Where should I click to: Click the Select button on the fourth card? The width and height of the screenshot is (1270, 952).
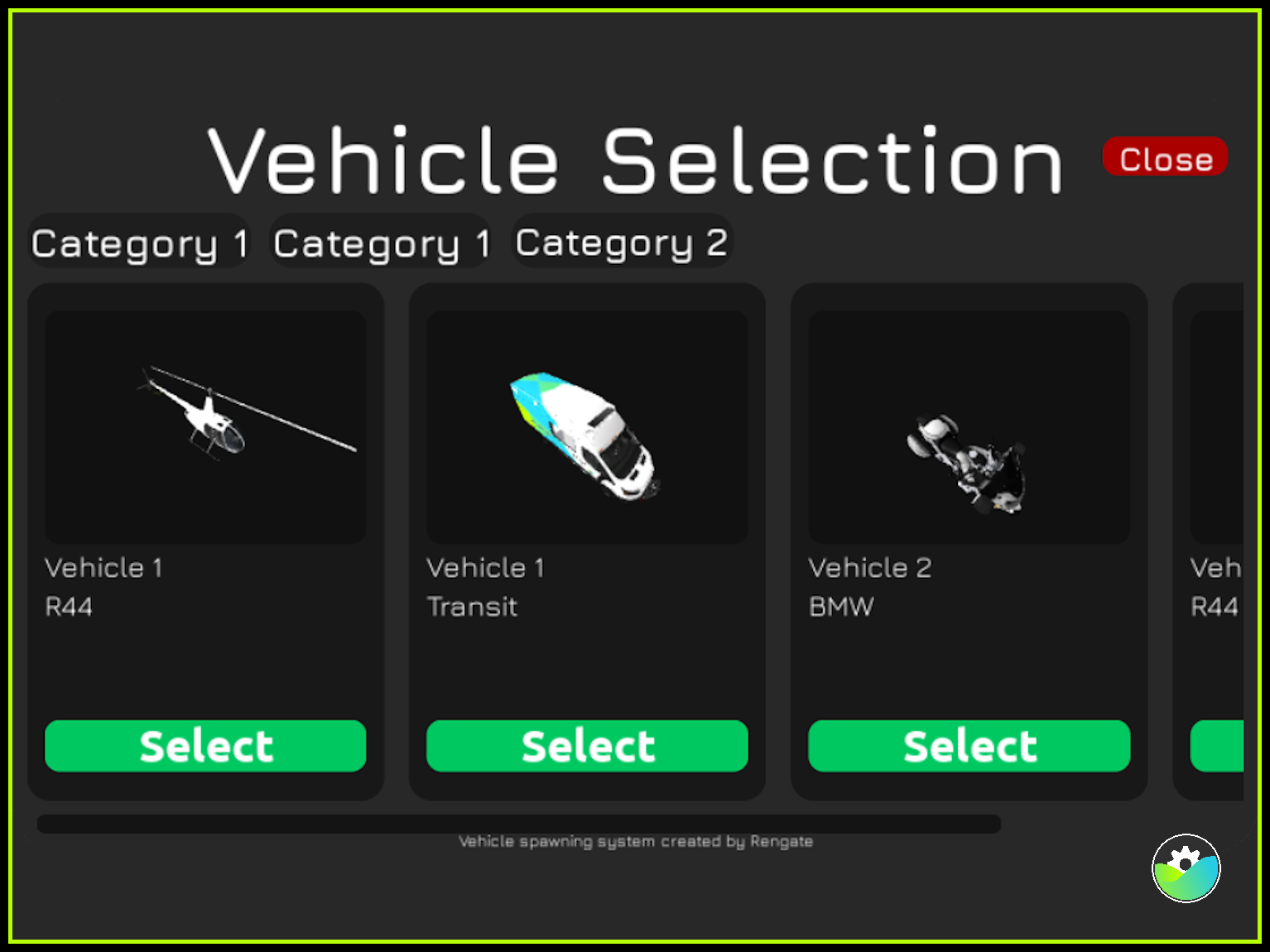point(1234,746)
